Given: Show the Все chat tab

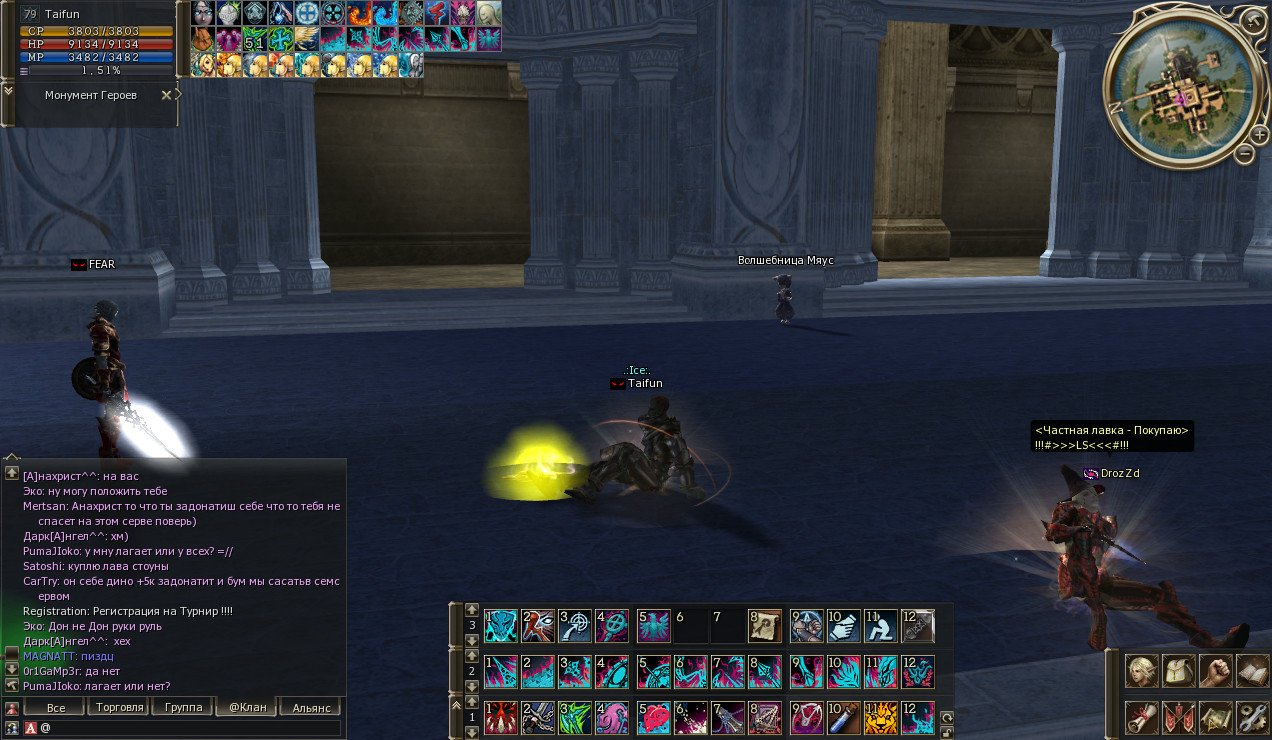Looking at the screenshot, I should [x=56, y=707].
